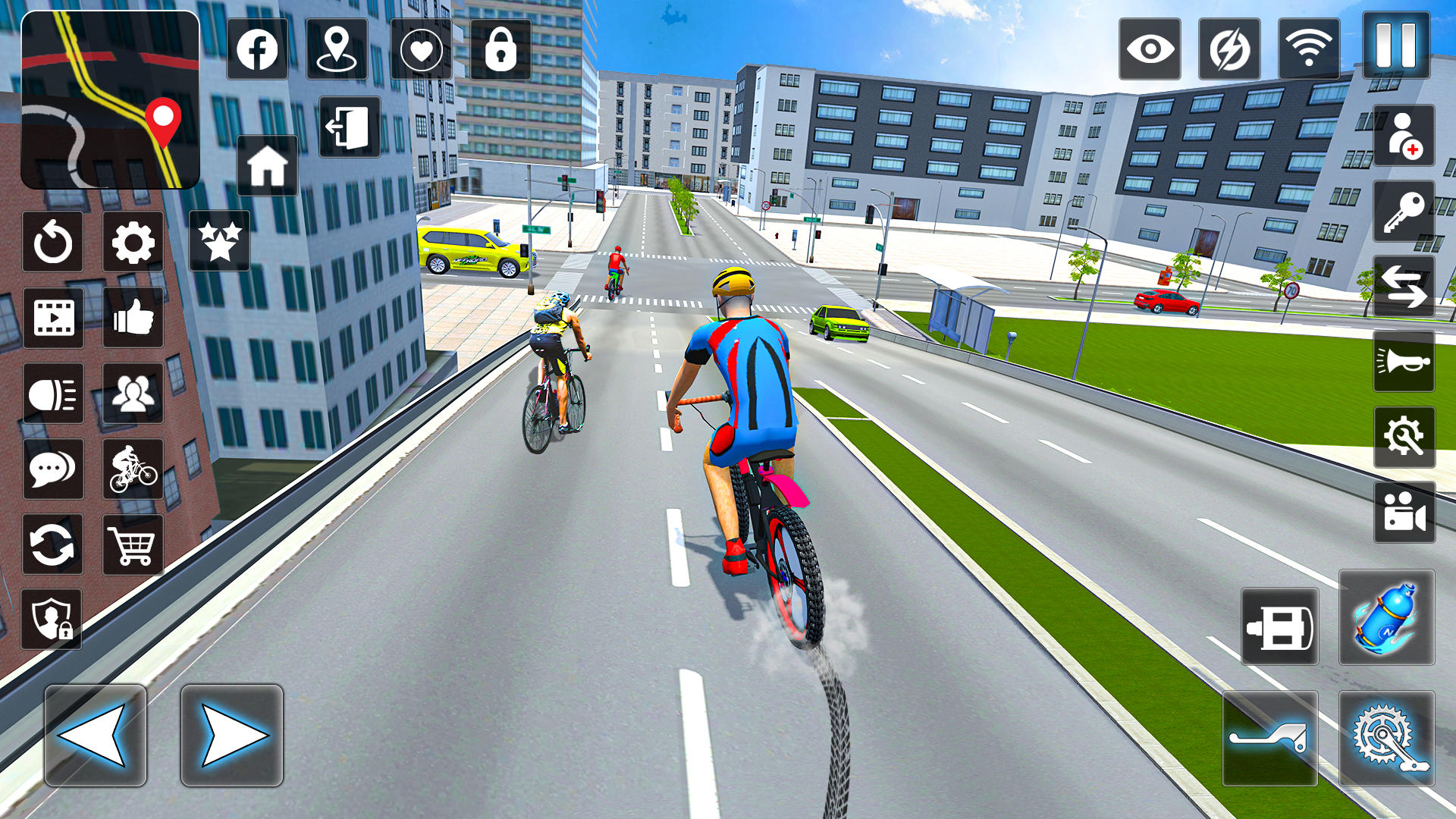The image size is (1456, 819).
Task: Pause the game
Action: 1393,48
